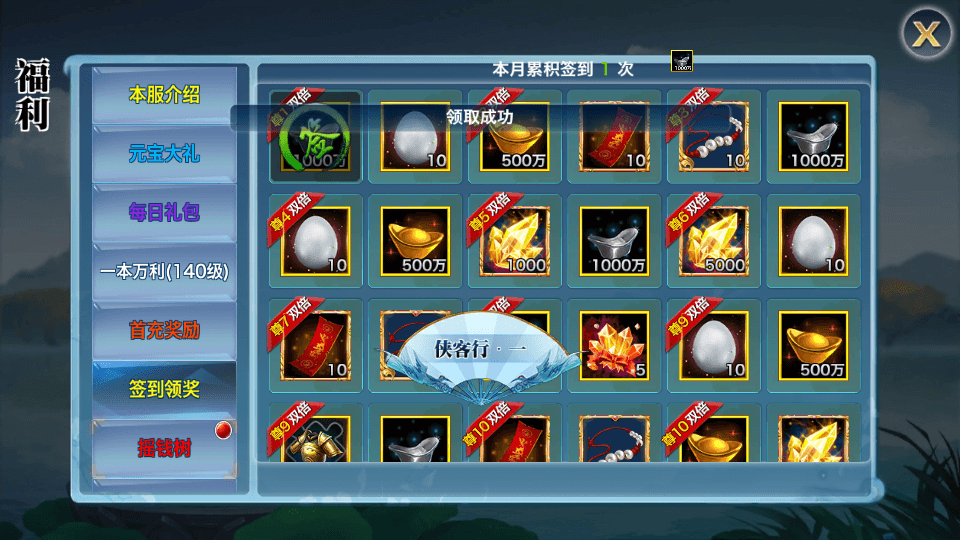Choose the 尊5双倍 yellow crystal 1000 reward

[x=514, y=241]
